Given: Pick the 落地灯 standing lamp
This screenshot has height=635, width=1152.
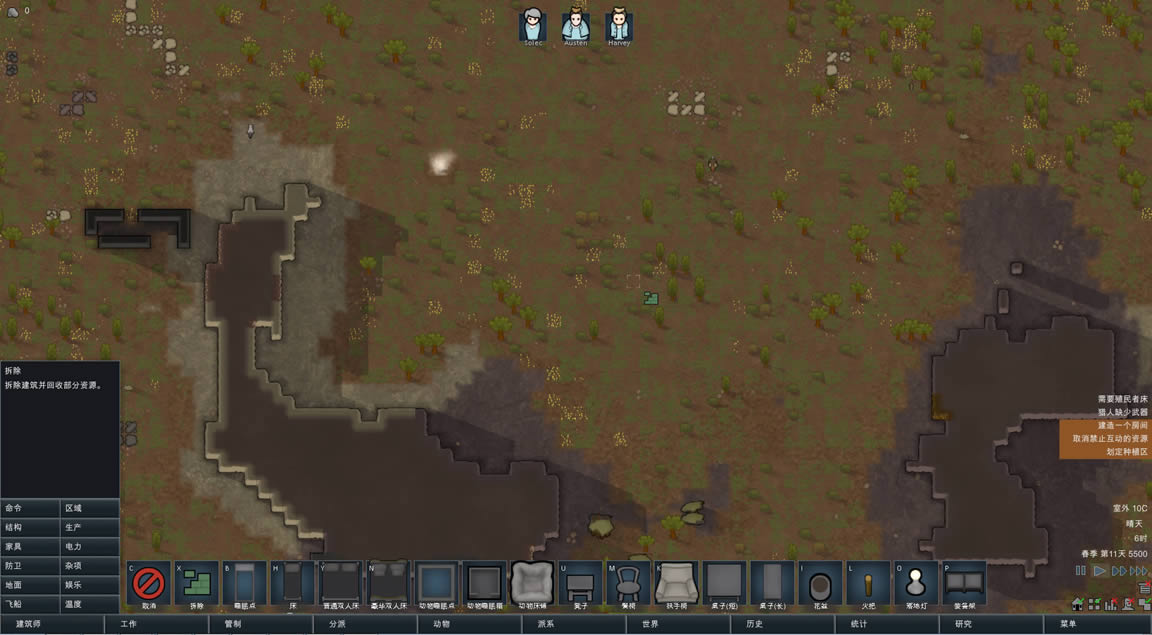Looking at the screenshot, I should point(915,583).
